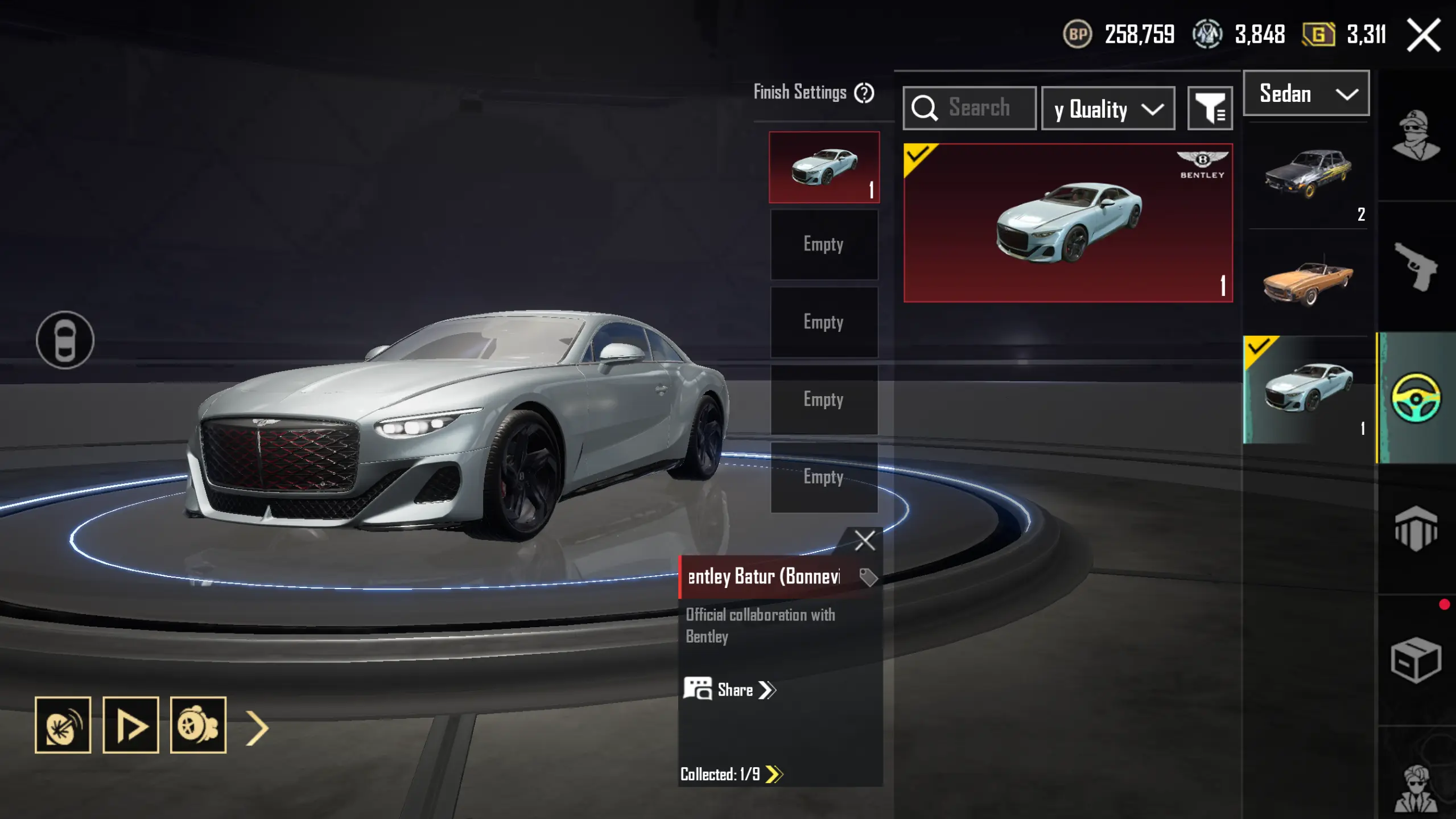Open the Collected 1/9 collection link
This screenshot has width=1456, height=819.
click(731, 774)
